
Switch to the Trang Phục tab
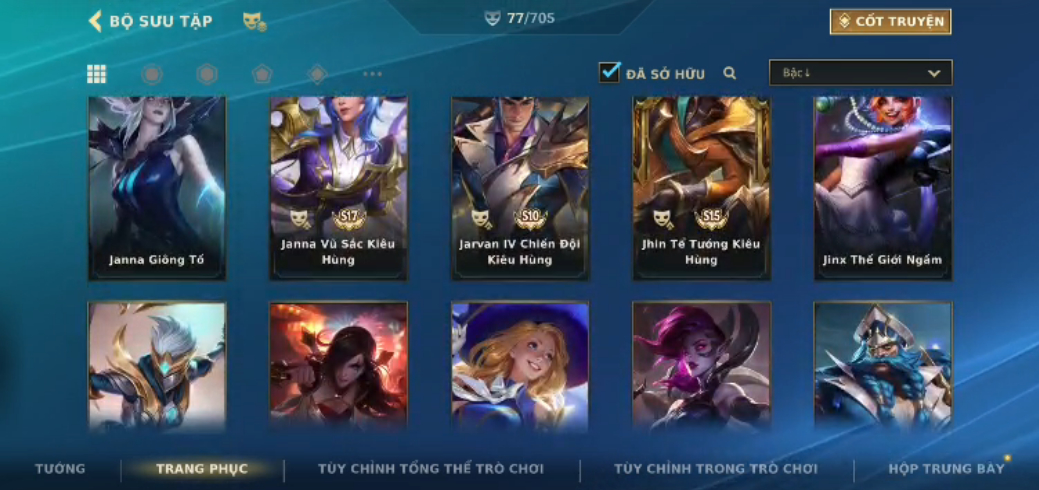click(202, 468)
